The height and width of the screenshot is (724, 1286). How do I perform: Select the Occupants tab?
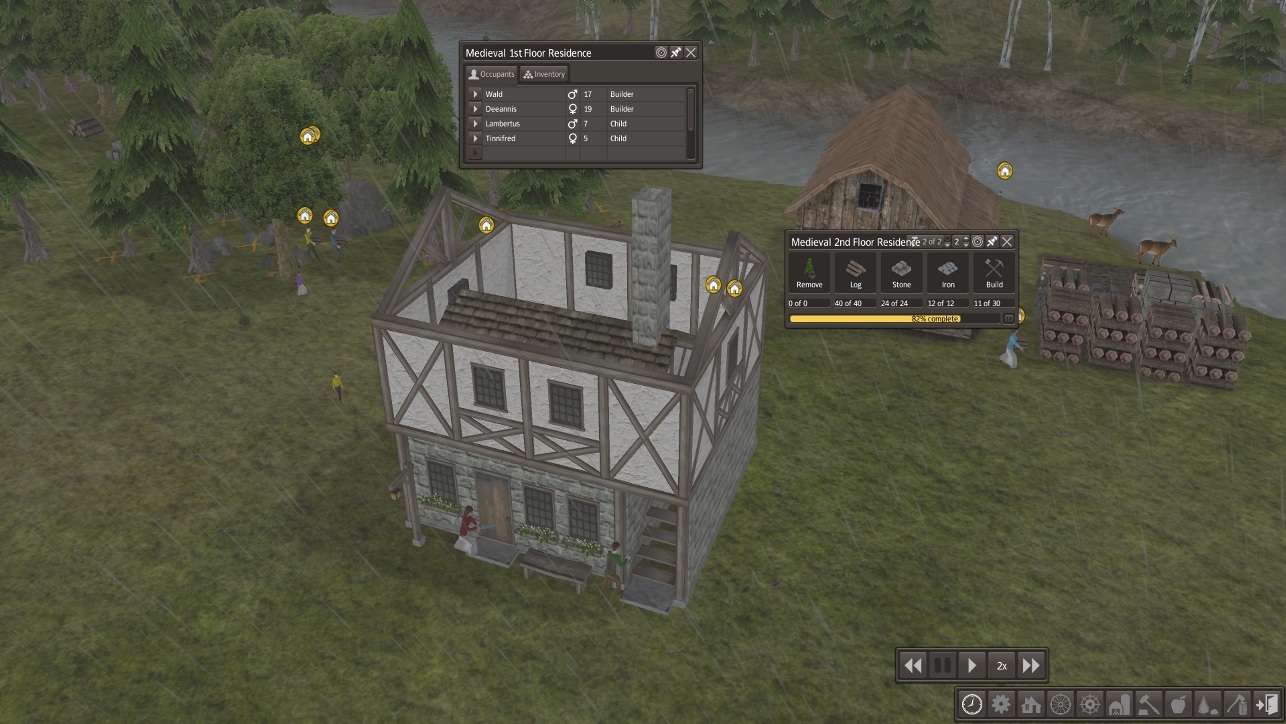point(492,74)
